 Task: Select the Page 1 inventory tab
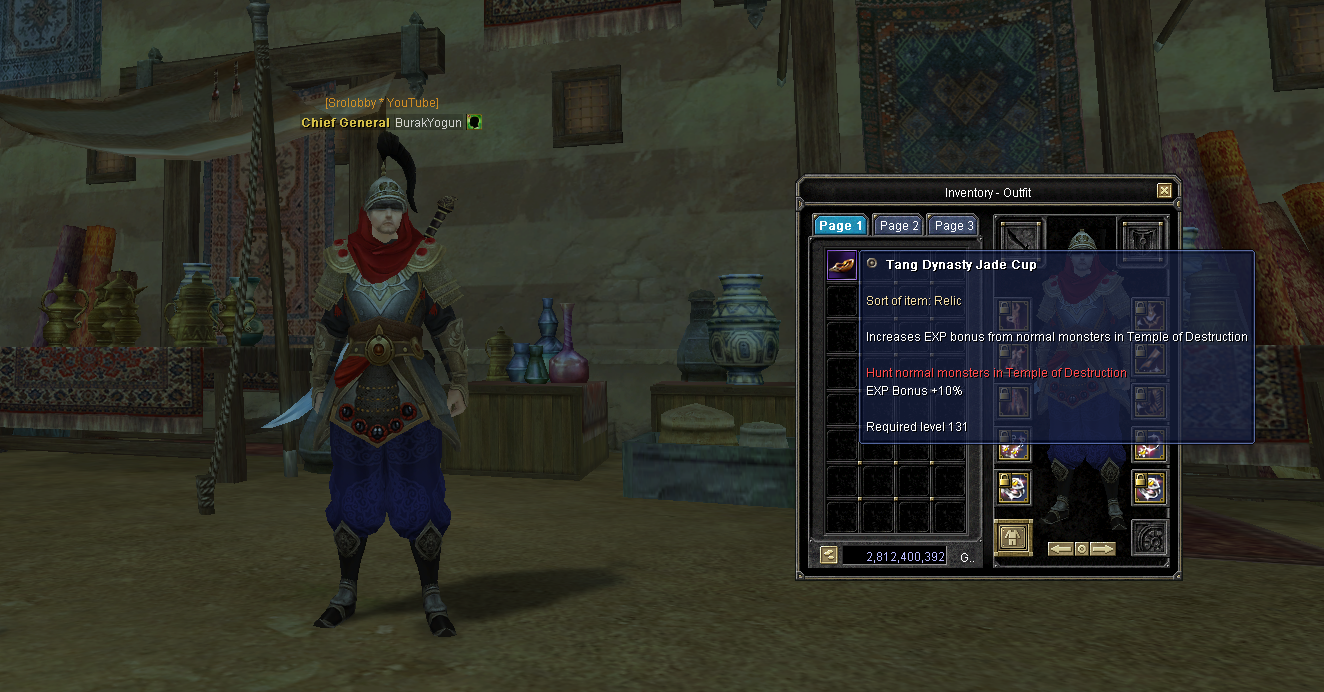point(839,226)
